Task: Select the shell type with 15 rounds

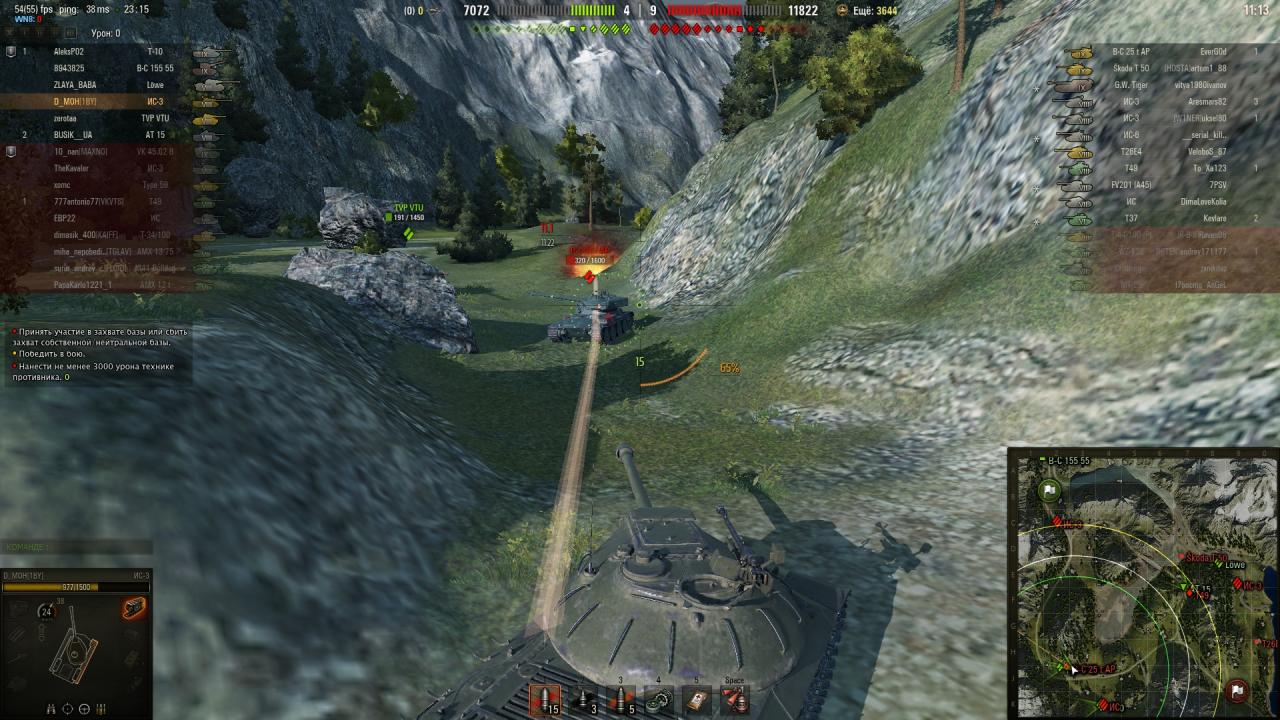Action: tap(546, 699)
